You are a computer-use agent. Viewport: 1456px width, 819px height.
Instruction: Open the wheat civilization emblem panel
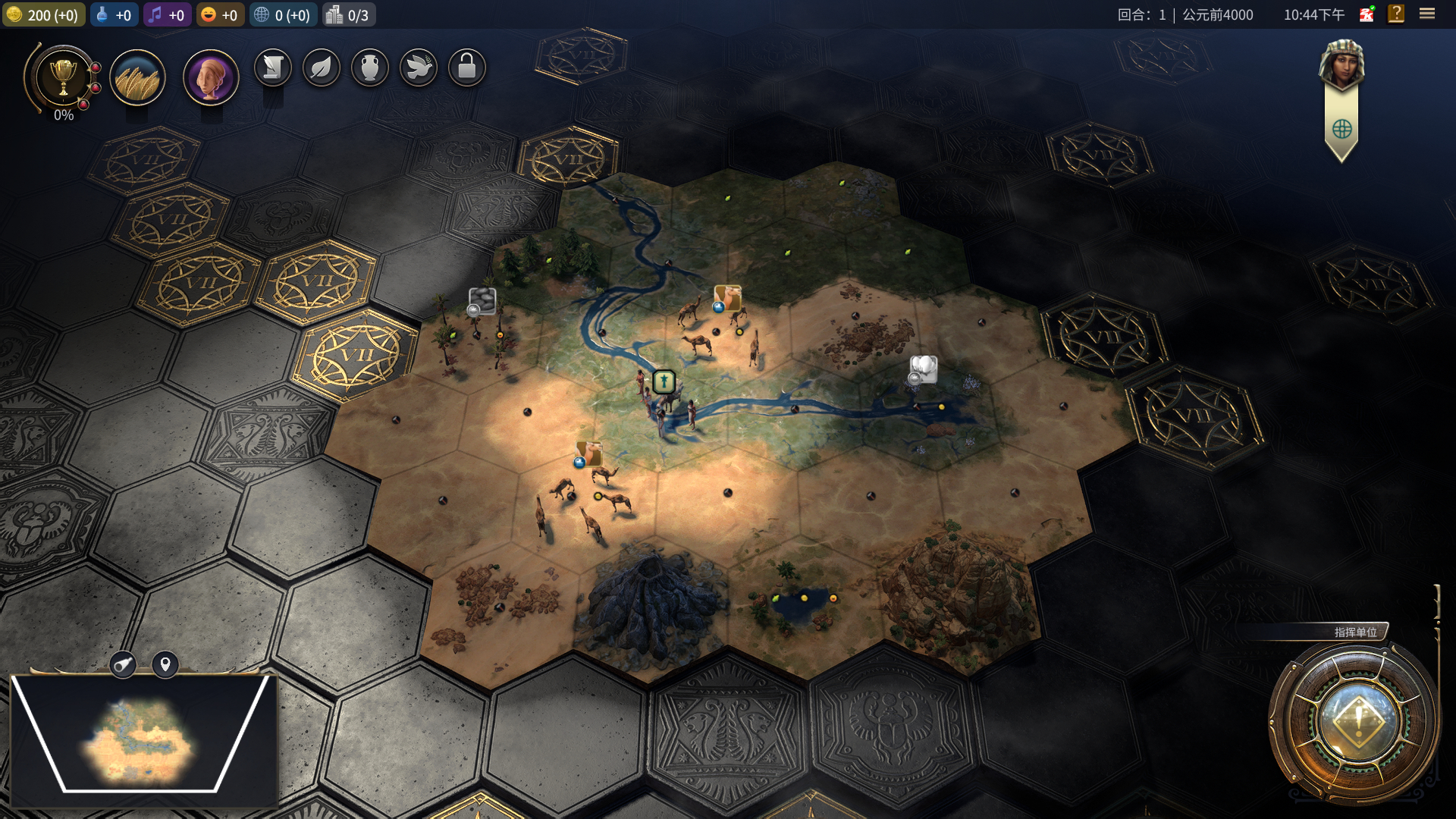[x=137, y=78]
